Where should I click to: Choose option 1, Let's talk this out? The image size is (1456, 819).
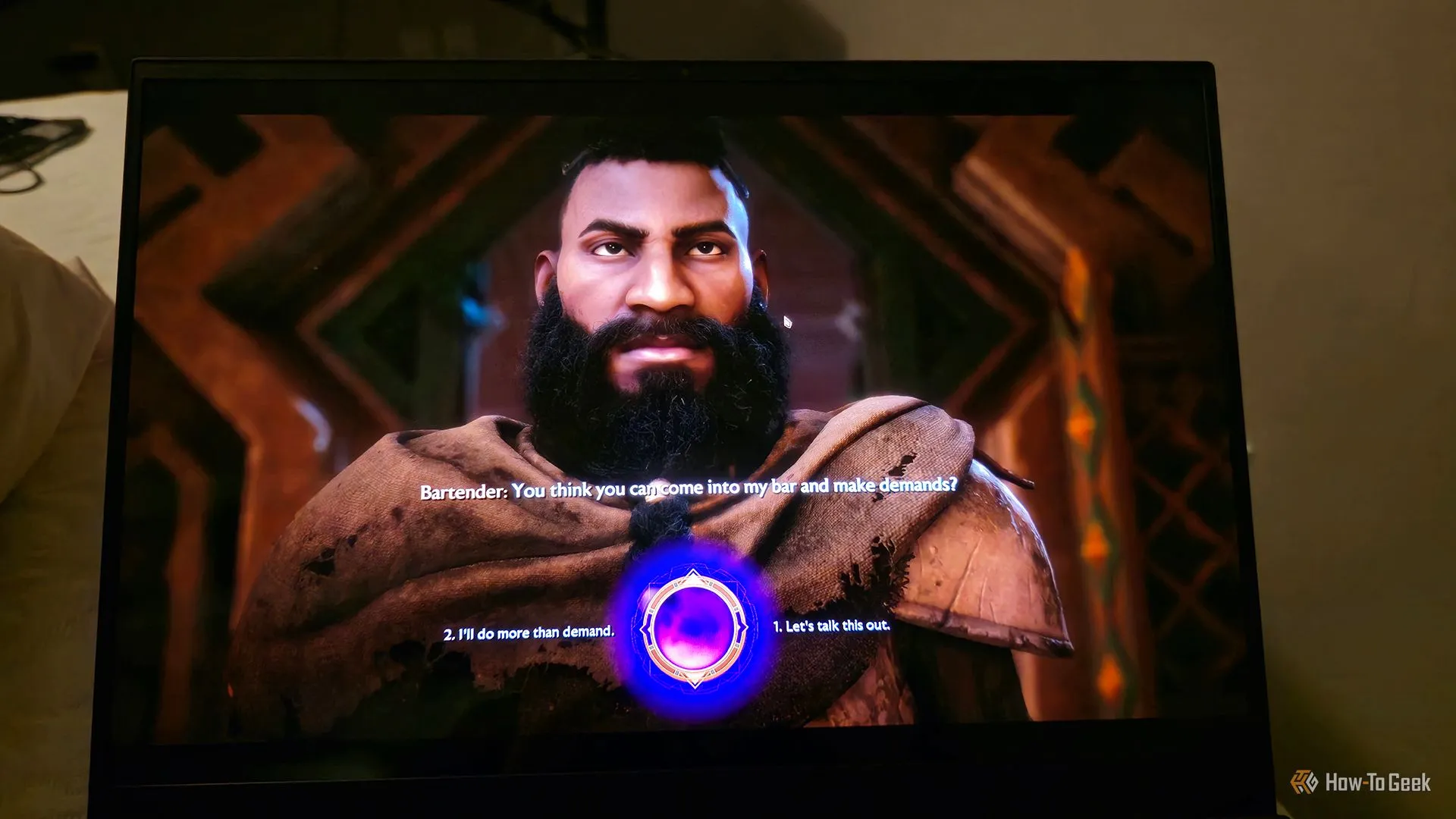pyautogui.click(x=830, y=628)
